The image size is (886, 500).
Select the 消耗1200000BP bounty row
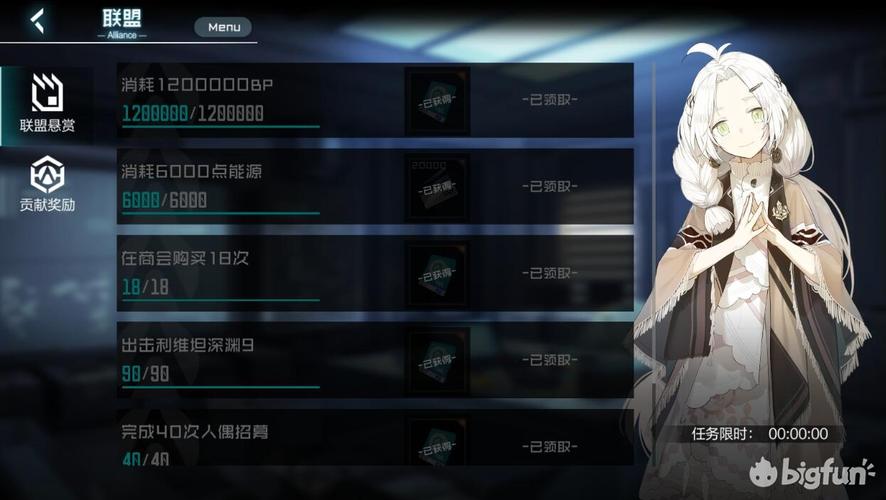260,100
